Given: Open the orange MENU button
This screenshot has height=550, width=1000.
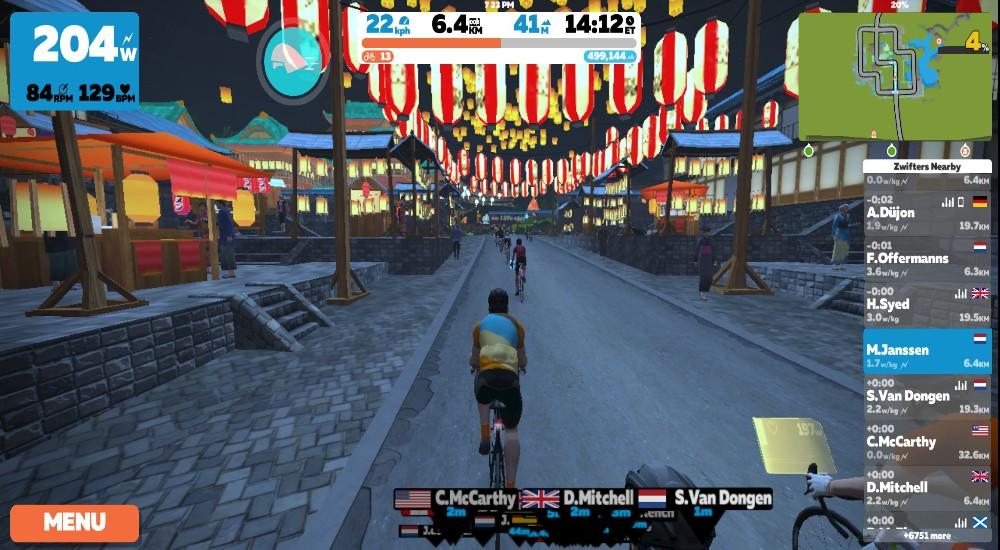Looking at the screenshot, I should pyautogui.click(x=74, y=522).
